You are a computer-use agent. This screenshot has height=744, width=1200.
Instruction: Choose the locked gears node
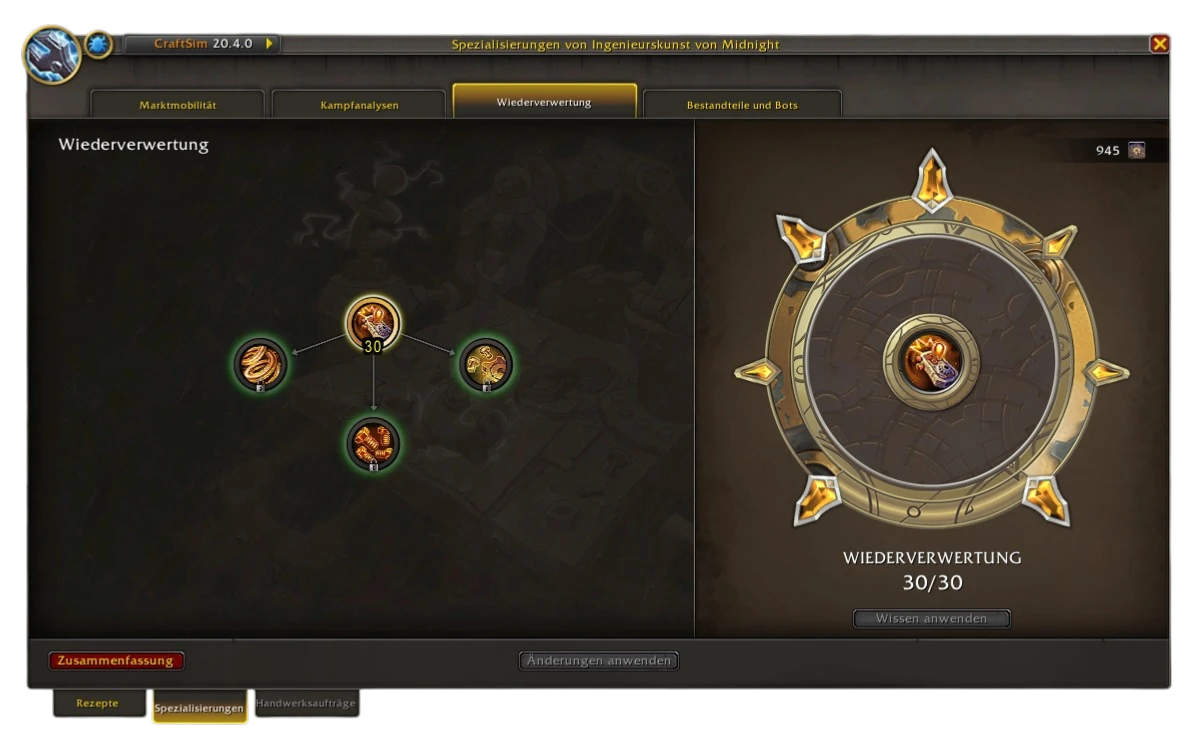[x=486, y=363]
